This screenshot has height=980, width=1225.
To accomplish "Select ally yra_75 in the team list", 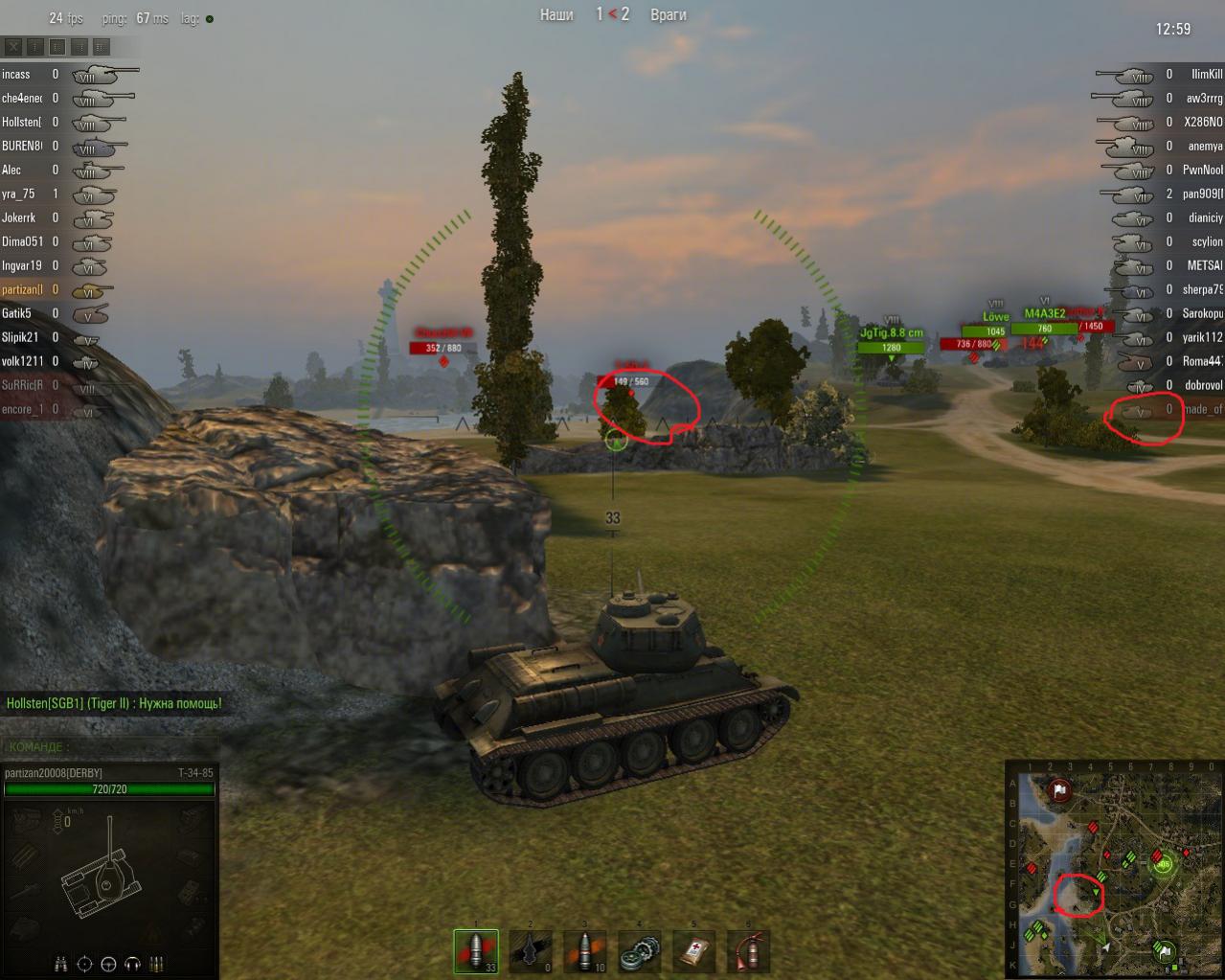I will click(18, 194).
